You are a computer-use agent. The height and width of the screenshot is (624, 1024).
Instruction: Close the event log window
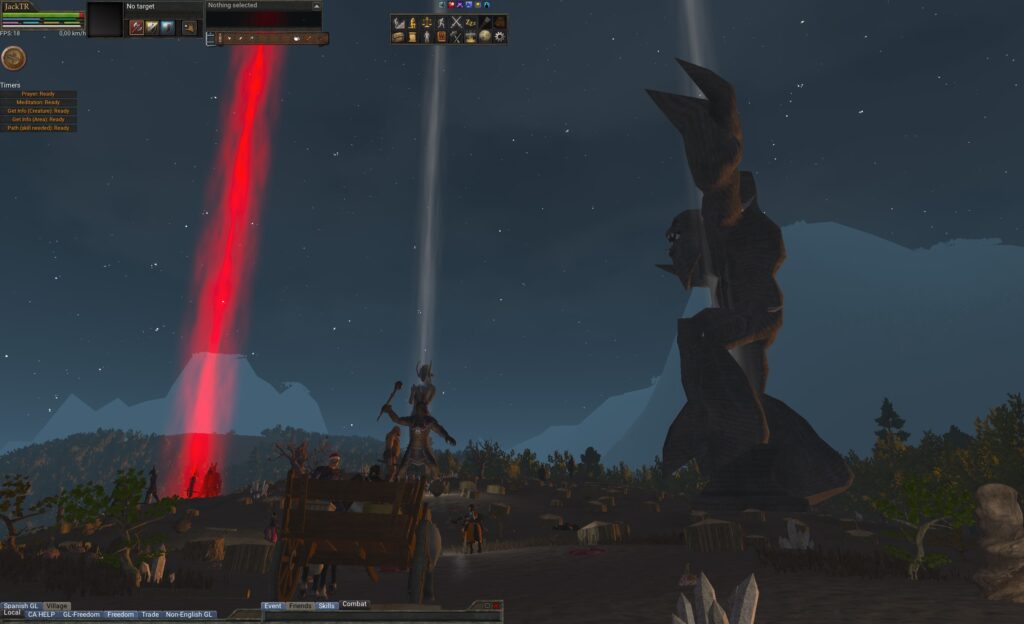tap(497, 606)
